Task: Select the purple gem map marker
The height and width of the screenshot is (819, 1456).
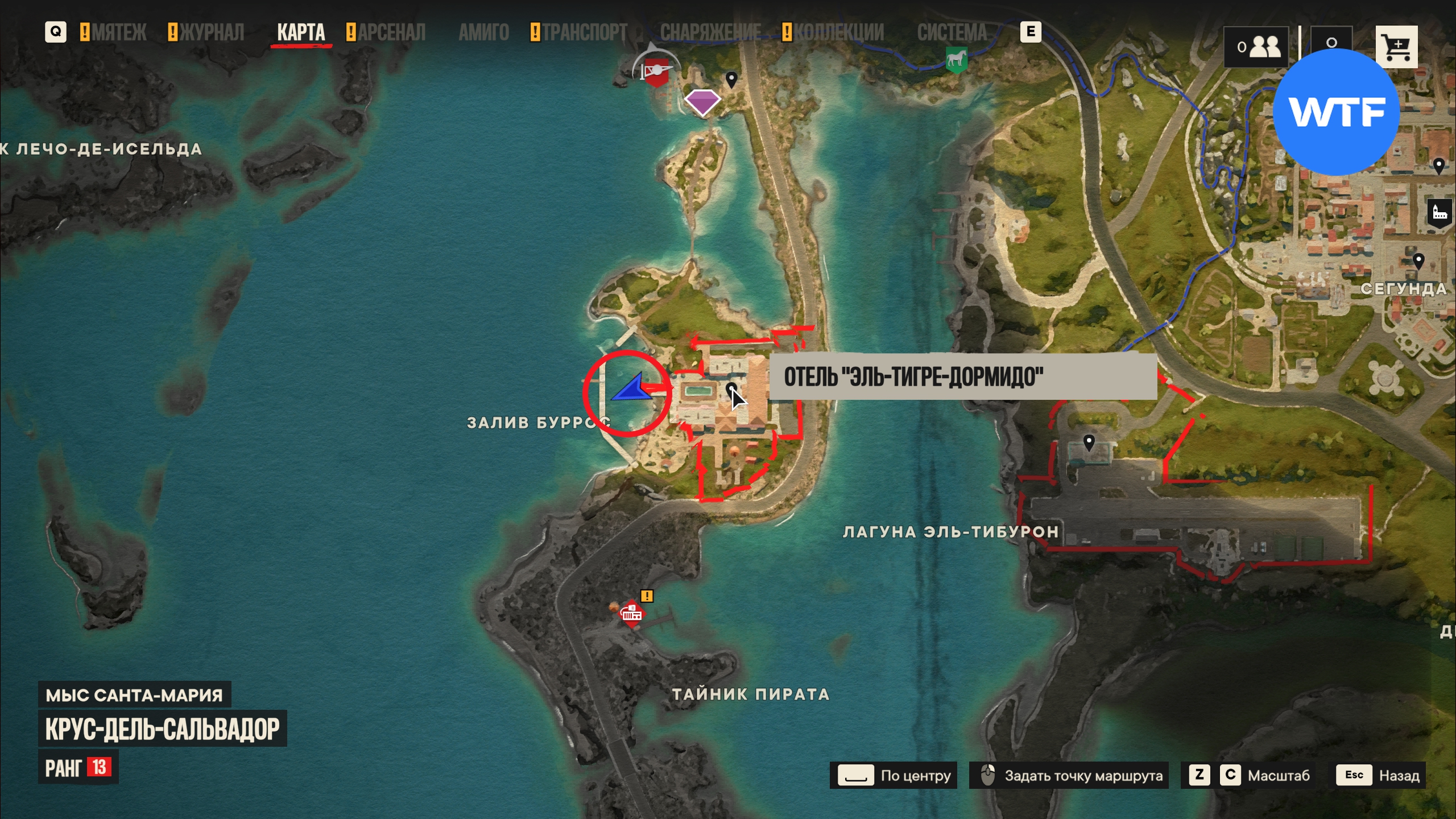Action: pos(702,102)
